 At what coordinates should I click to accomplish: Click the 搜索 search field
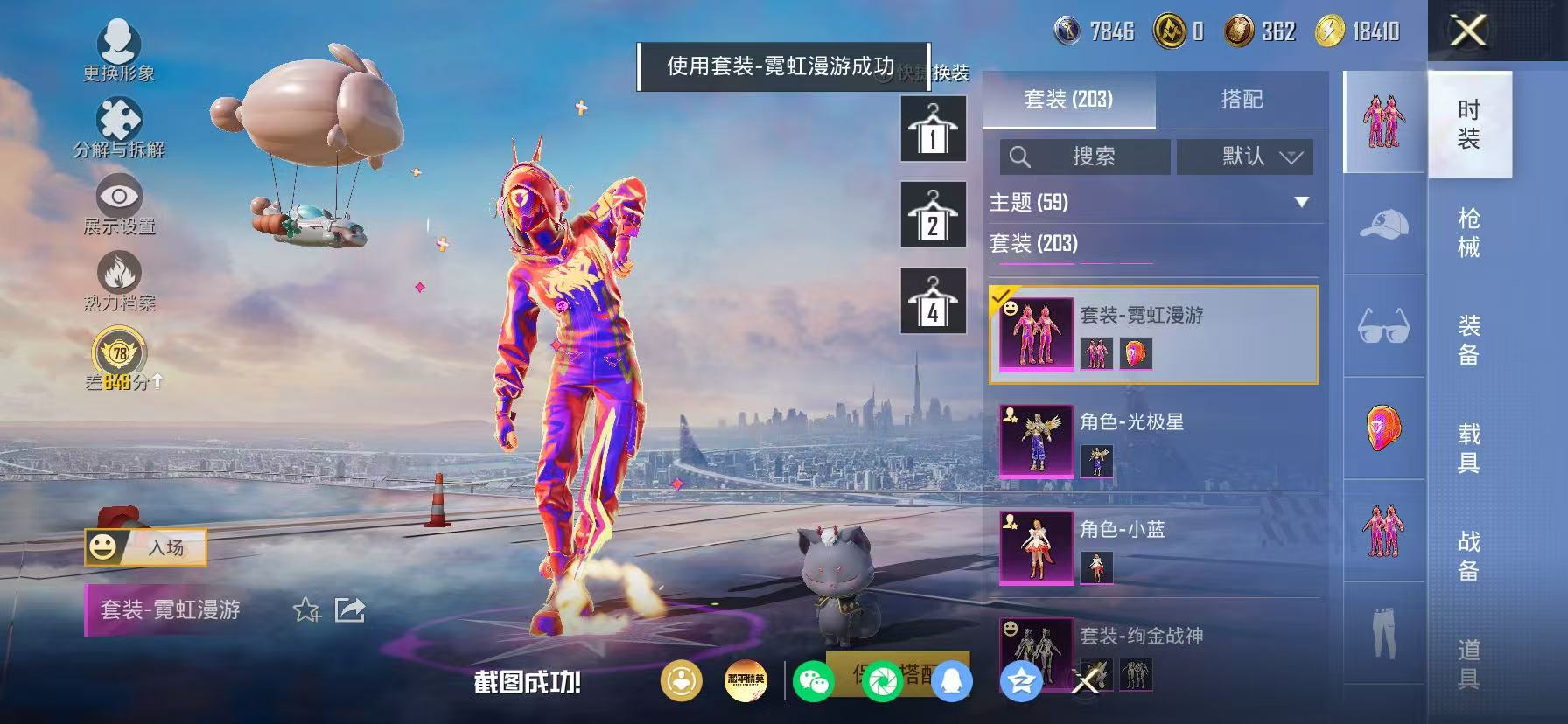(x=1085, y=157)
